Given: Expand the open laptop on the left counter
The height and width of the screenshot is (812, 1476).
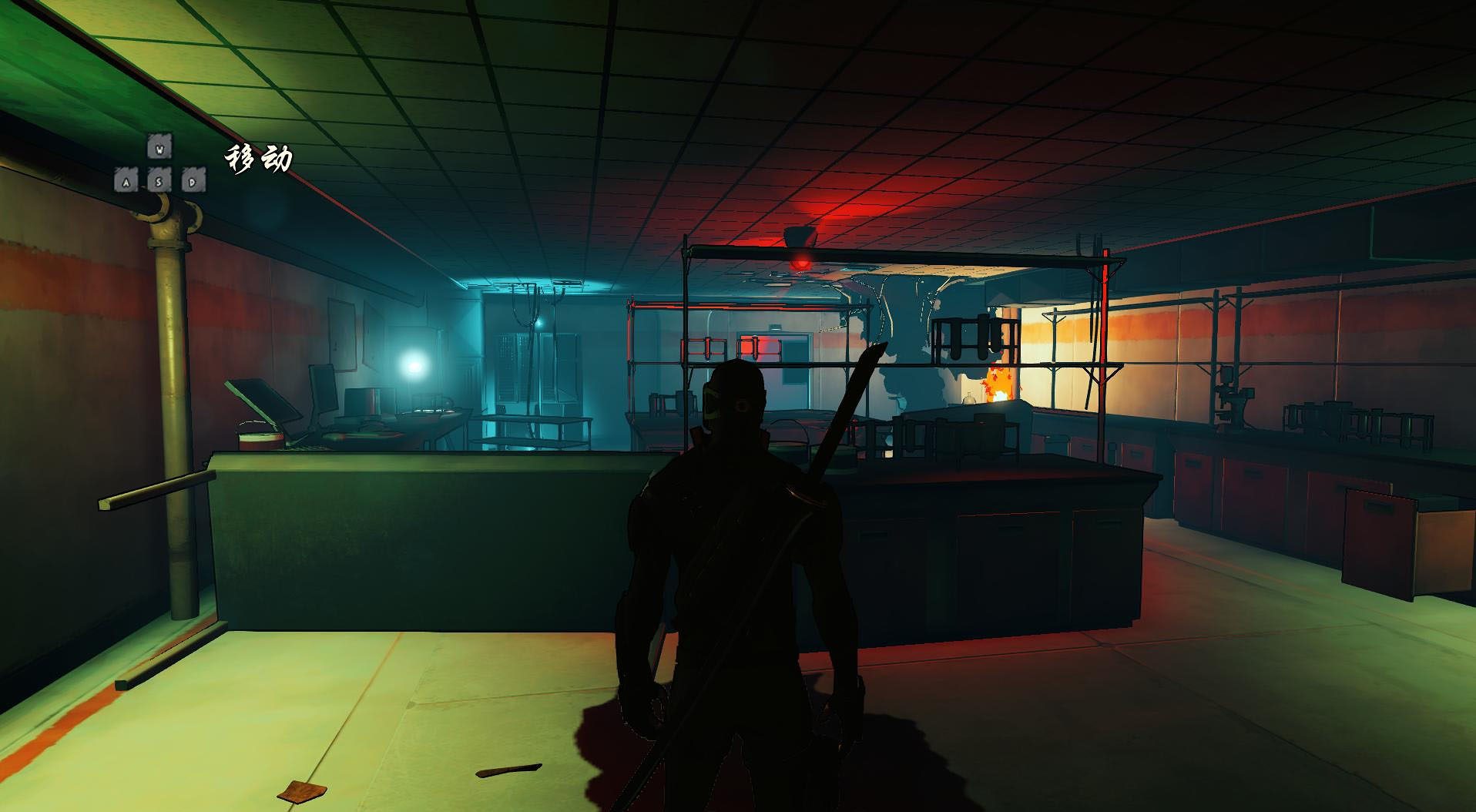Looking at the screenshot, I should pos(262,404).
